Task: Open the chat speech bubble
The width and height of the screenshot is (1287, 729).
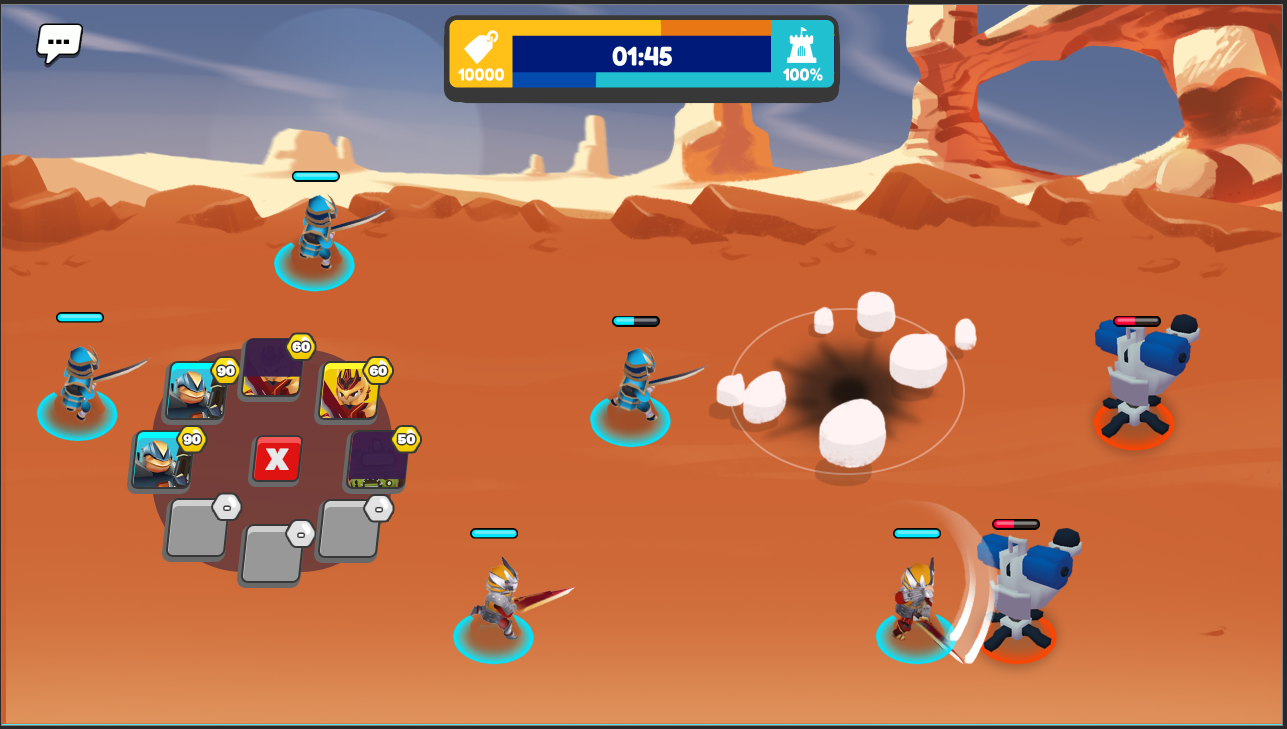Action: tap(59, 43)
